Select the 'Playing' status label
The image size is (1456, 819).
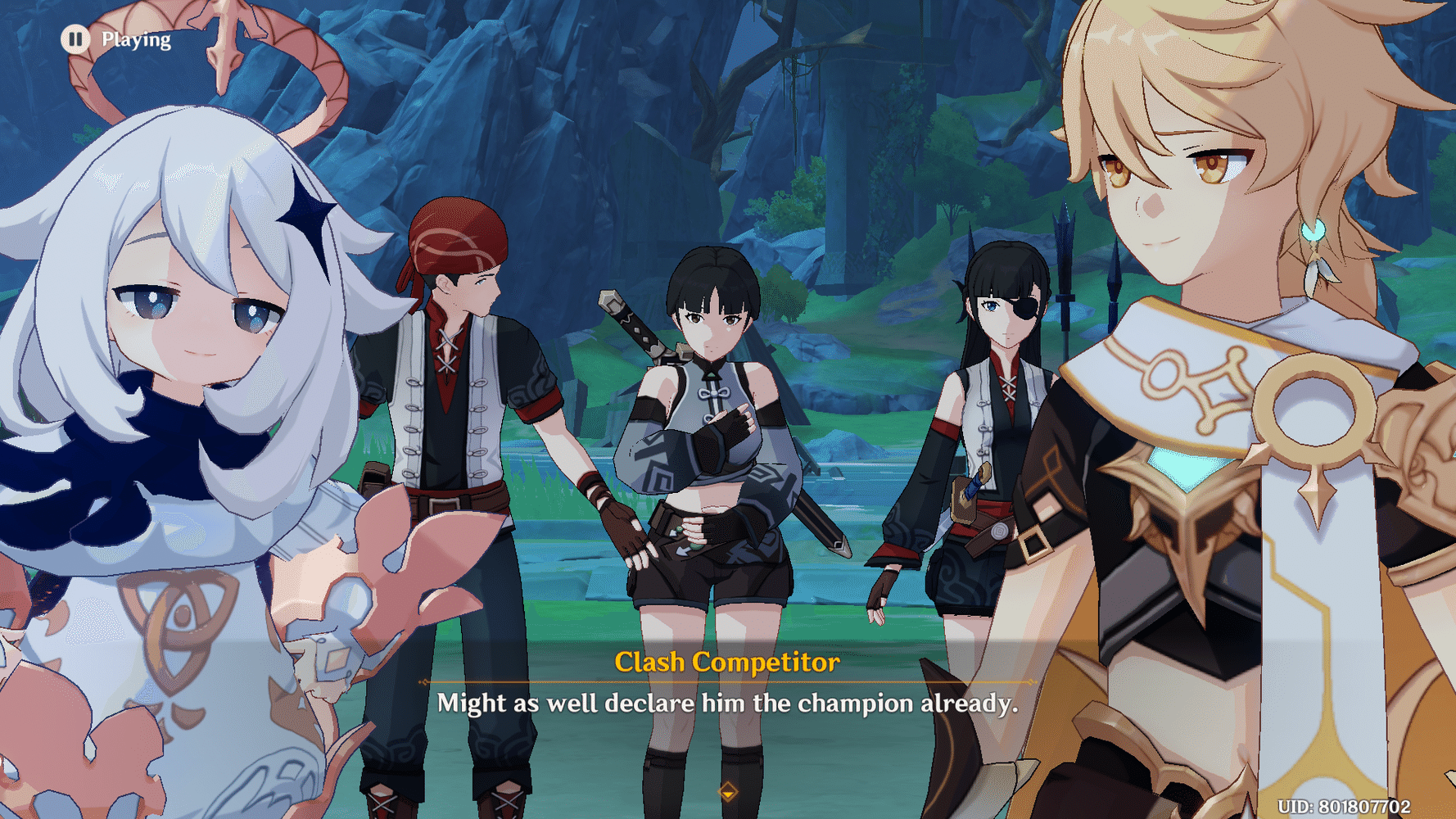134,38
